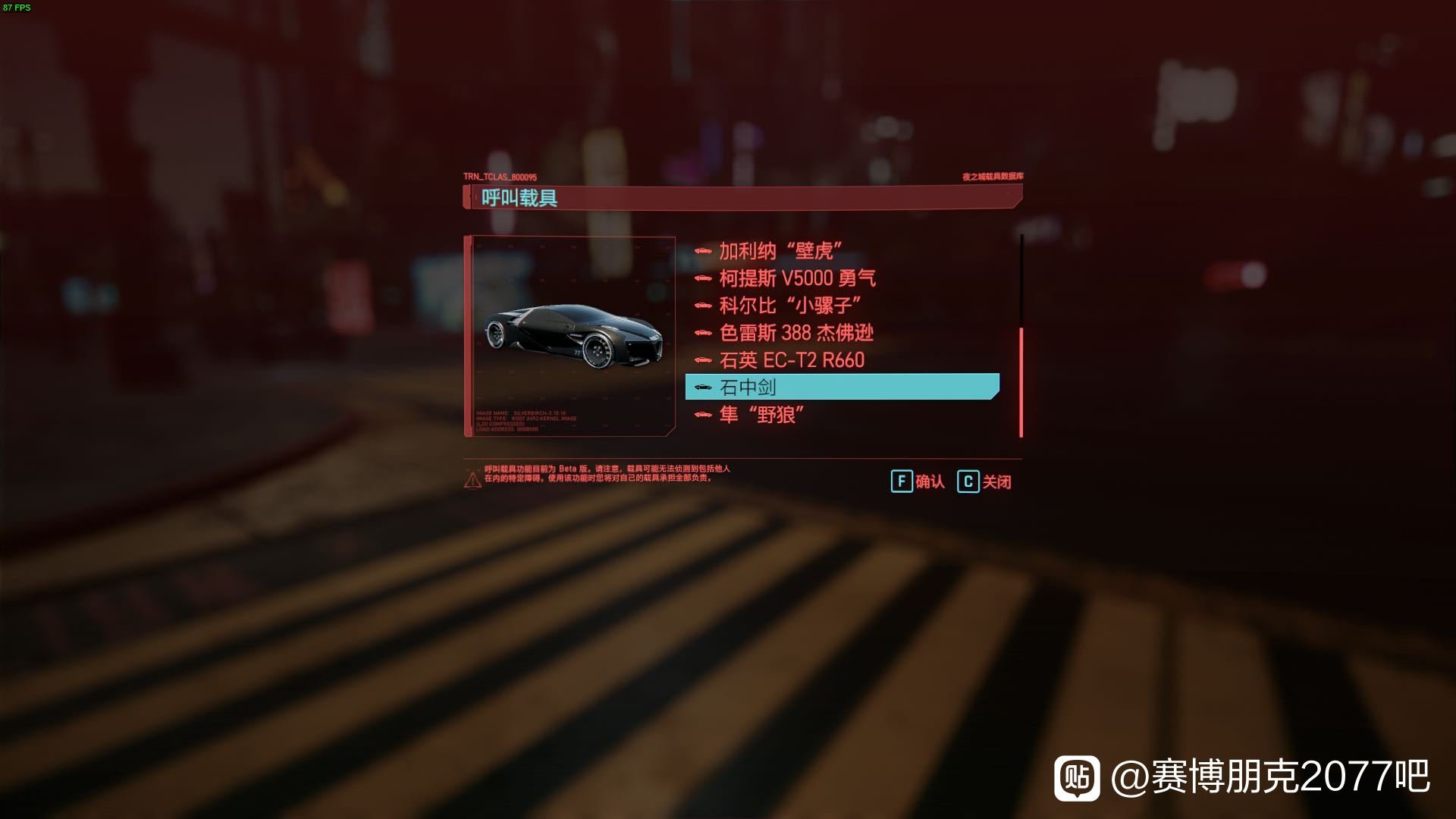
Task: Confirm the vehicle call with 确认
Action: 918,482
